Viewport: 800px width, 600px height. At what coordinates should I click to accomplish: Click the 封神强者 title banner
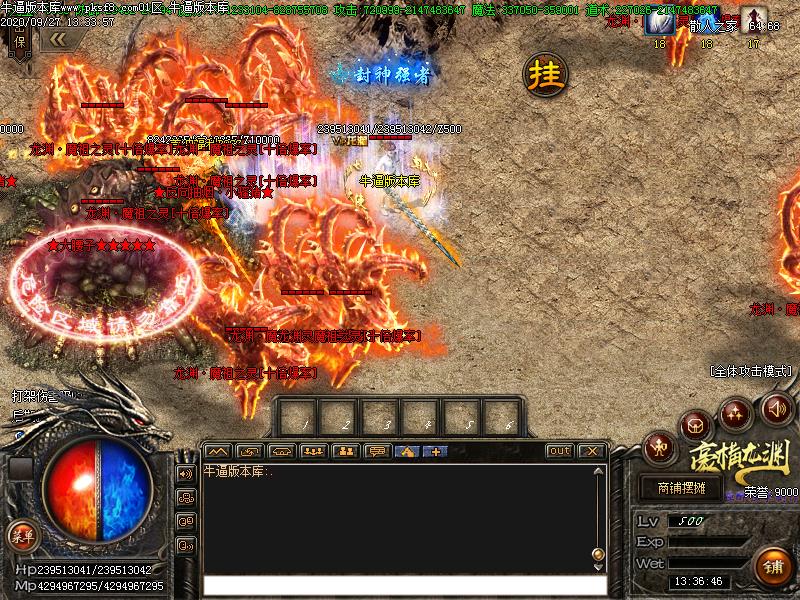384,73
